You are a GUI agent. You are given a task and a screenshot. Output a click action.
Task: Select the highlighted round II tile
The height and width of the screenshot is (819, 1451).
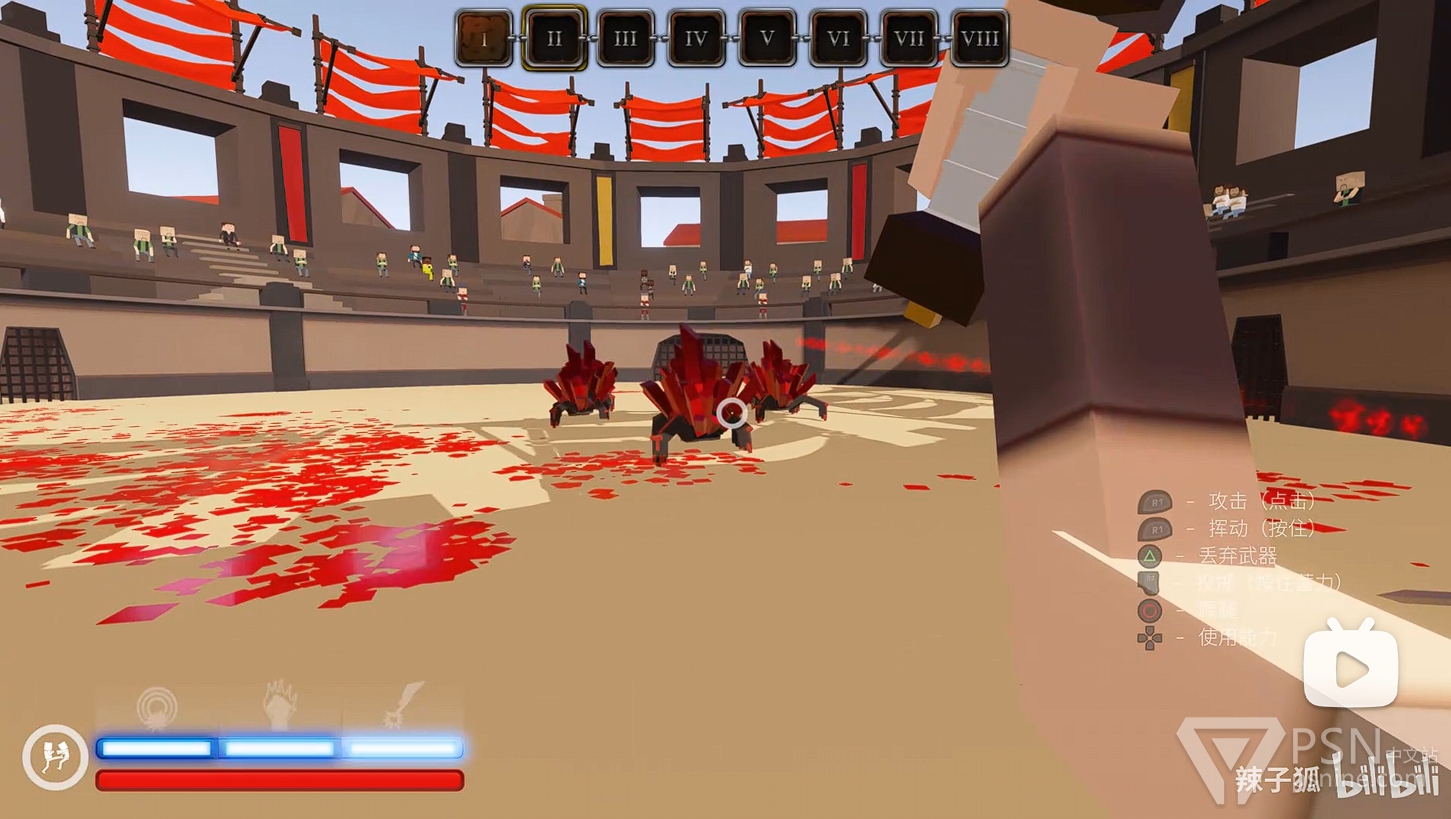(555, 39)
